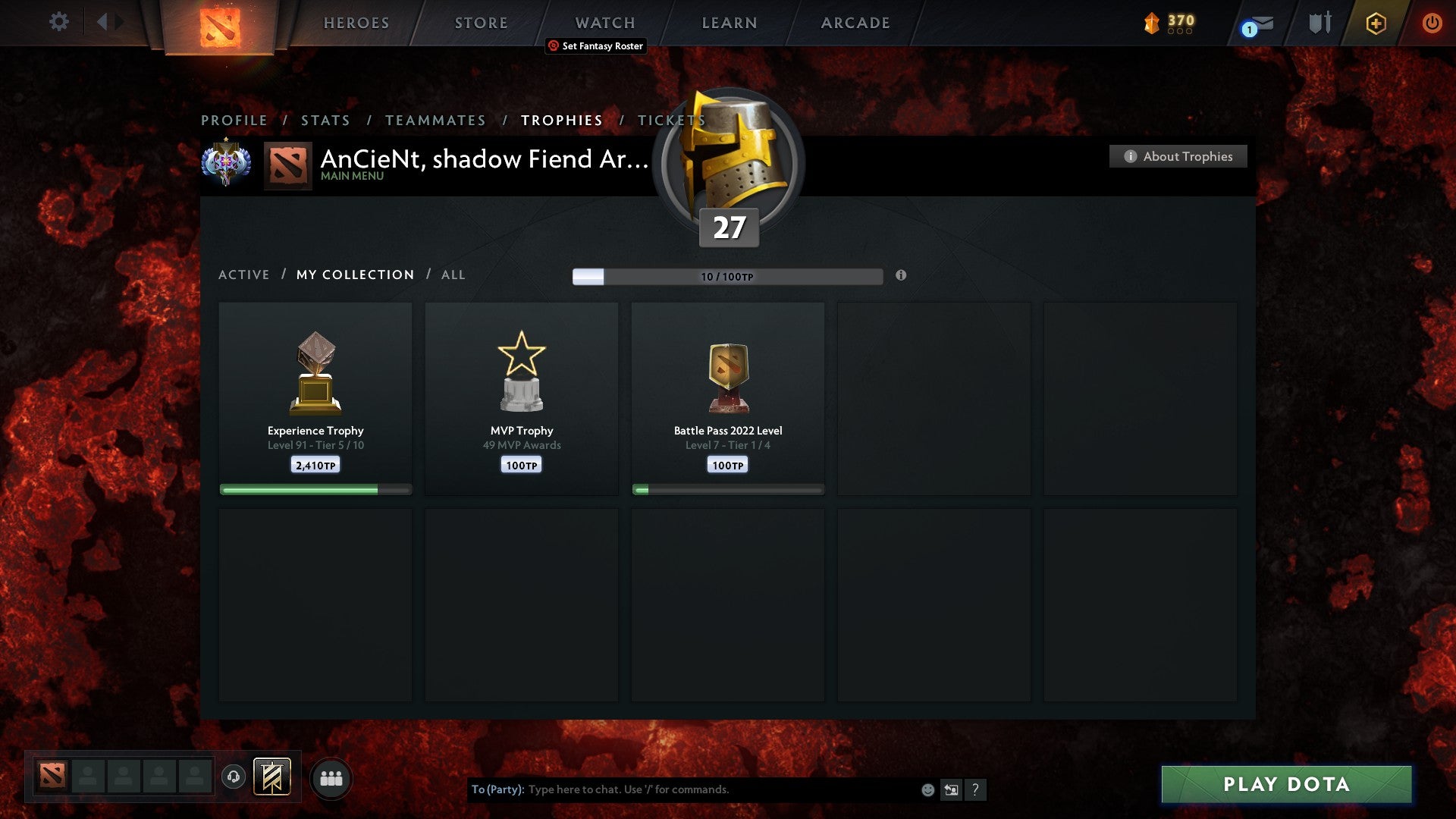Click the chat help question mark icon
1456x819 pixels.
pyautogui.click(x=977, y=789)
